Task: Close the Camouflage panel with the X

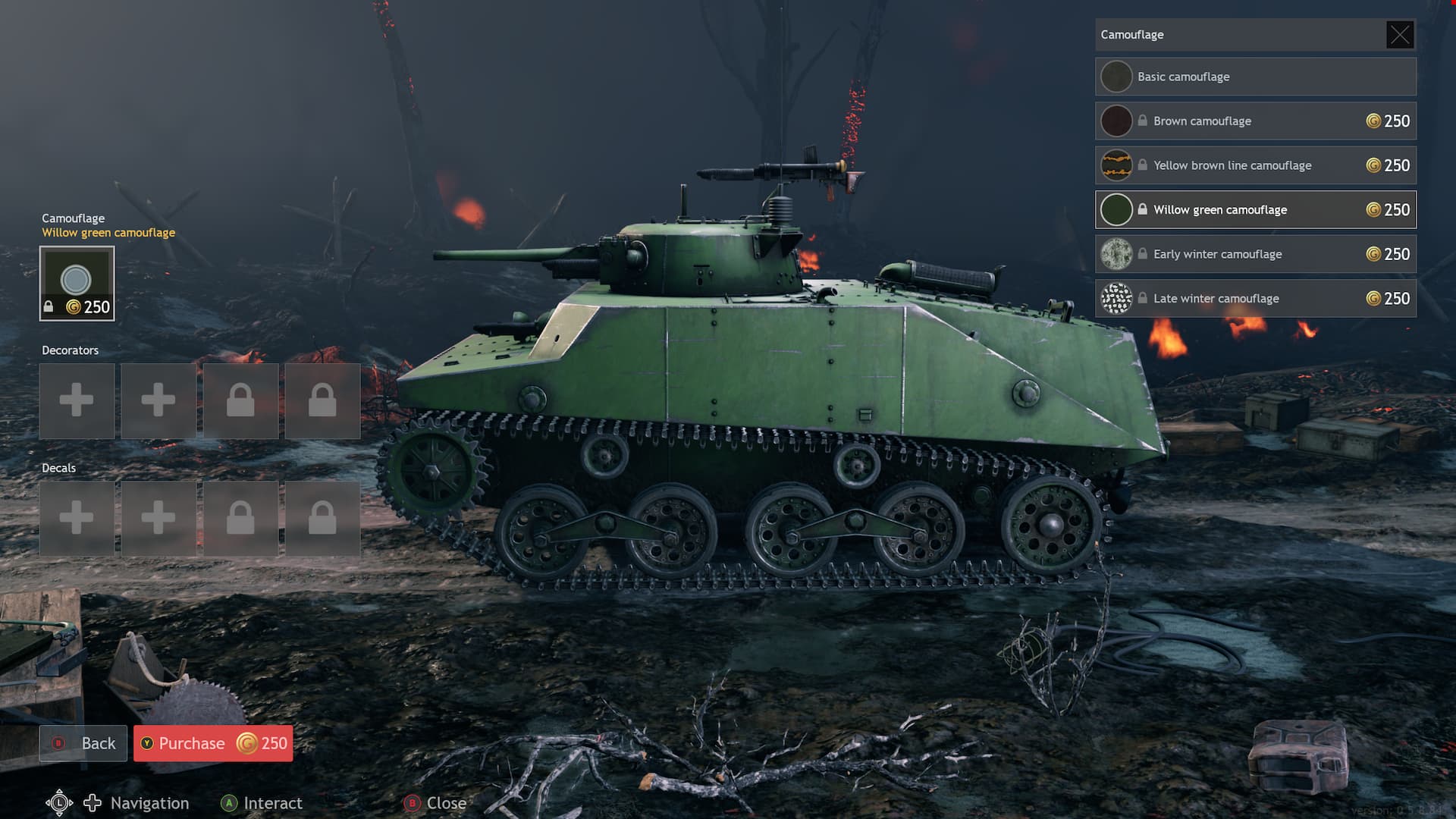Action: tap(1400, 34)
